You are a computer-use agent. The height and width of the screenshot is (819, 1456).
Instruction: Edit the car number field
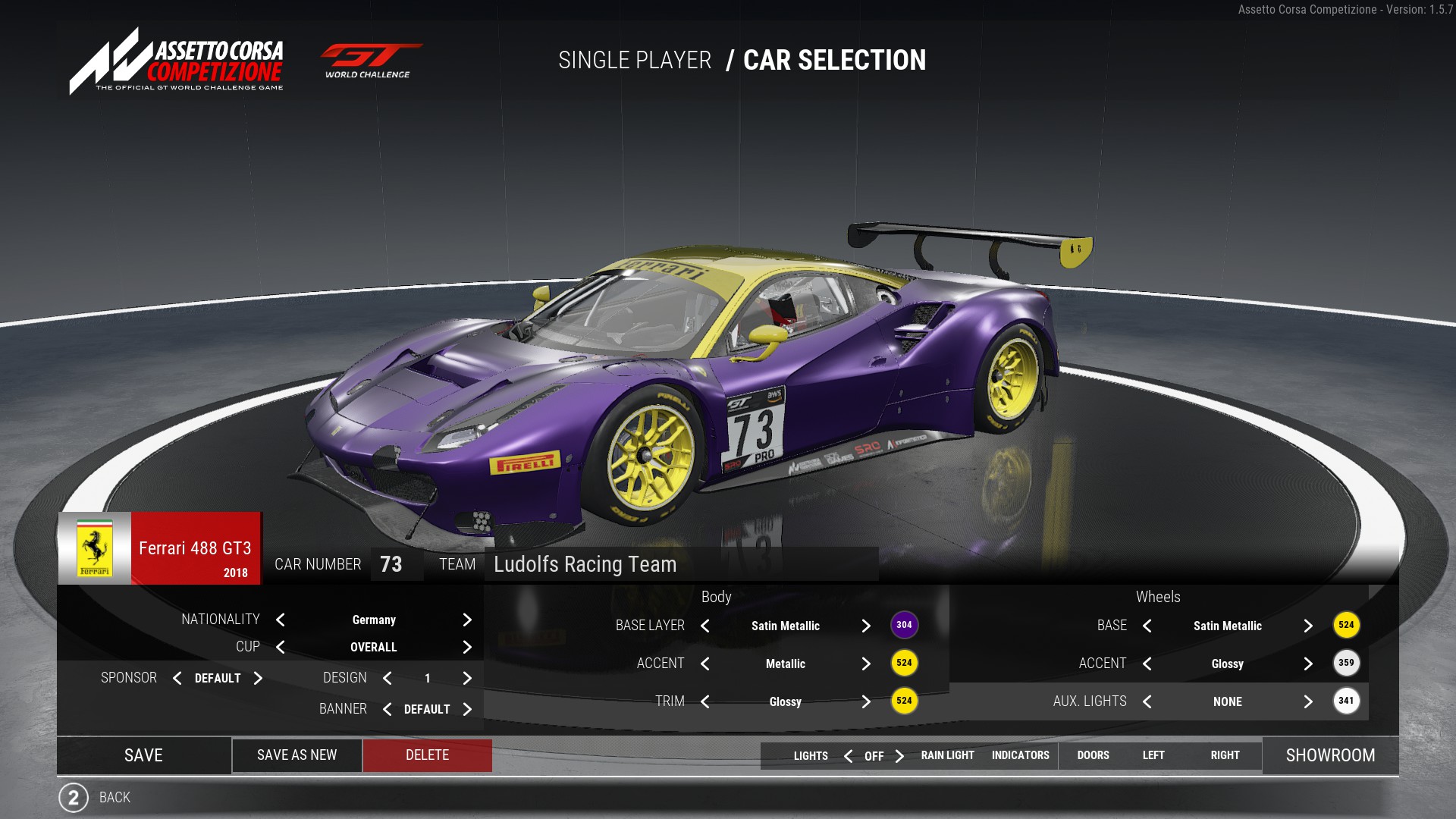[x=395, y=565]
